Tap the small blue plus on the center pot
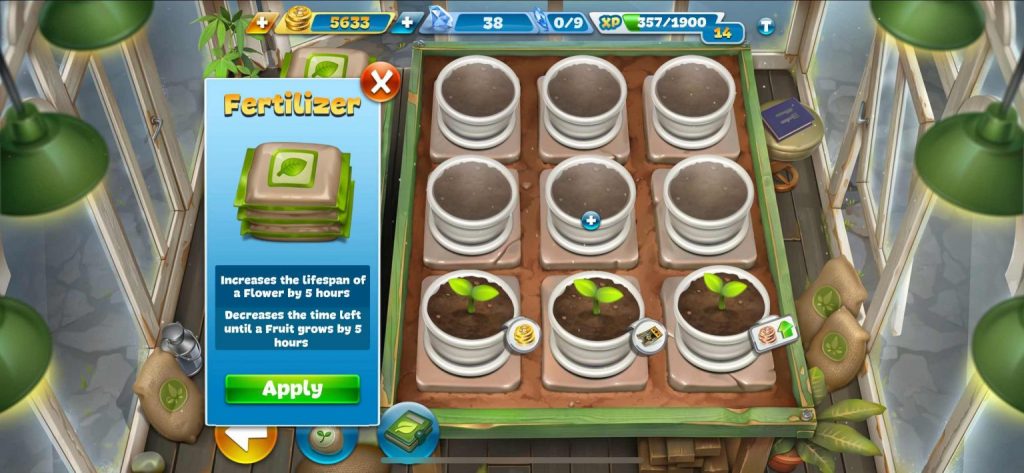This screenshot has width=1024, height=473. coord(591,221)
